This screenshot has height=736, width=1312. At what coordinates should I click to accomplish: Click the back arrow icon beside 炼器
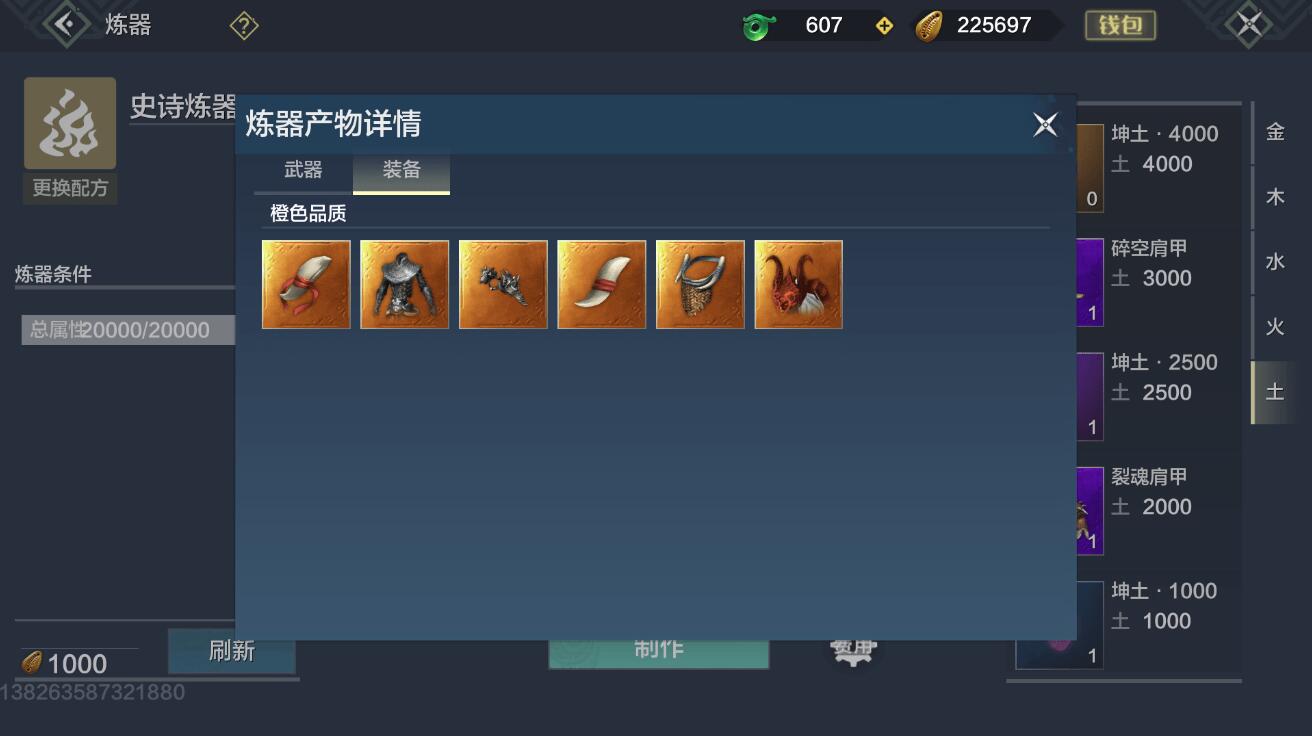pyautogui.click(x=64, y=24)
